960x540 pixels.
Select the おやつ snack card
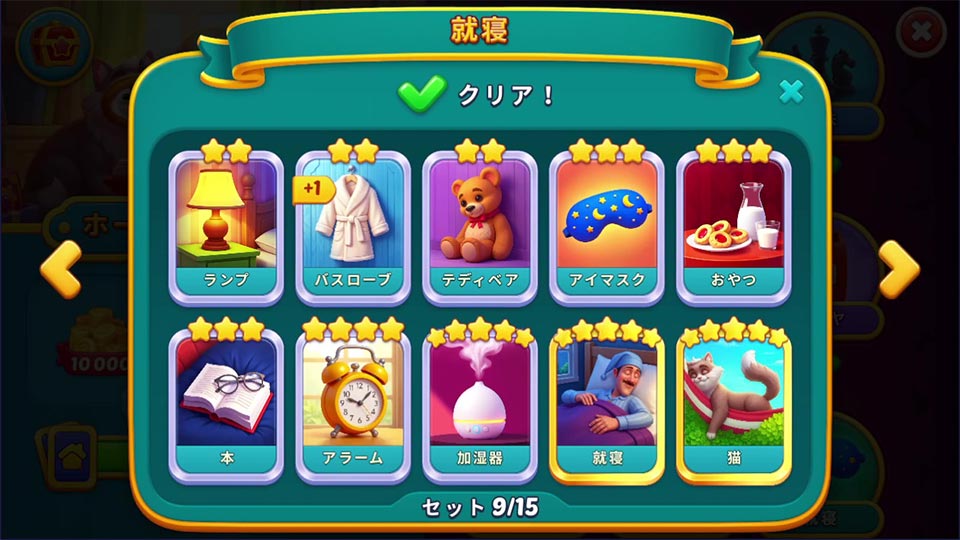pyautogui.click(x=734, y=226)
